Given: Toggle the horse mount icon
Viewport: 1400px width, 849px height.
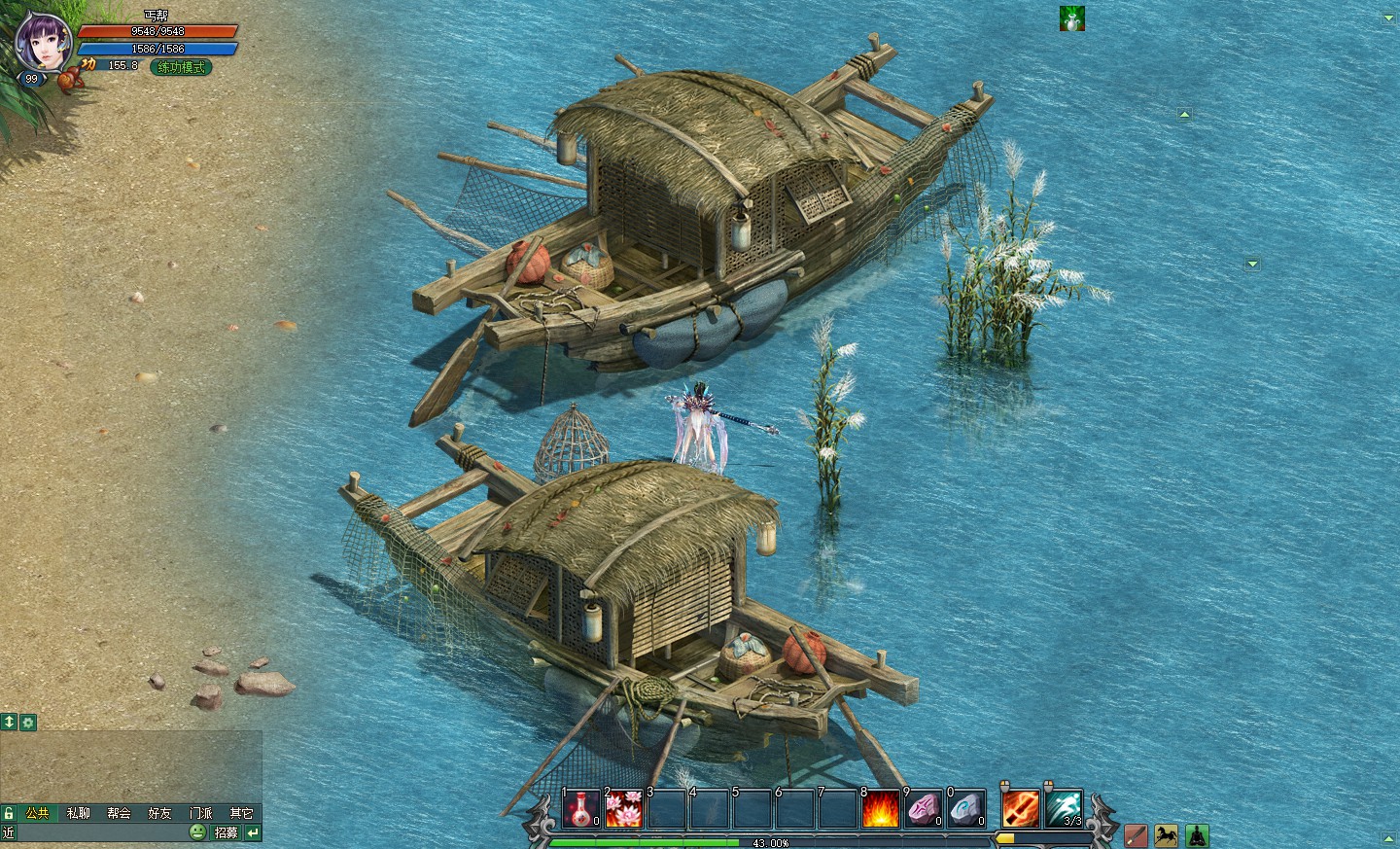Looking at the screenshot, I should click(x=1166, y=835).
